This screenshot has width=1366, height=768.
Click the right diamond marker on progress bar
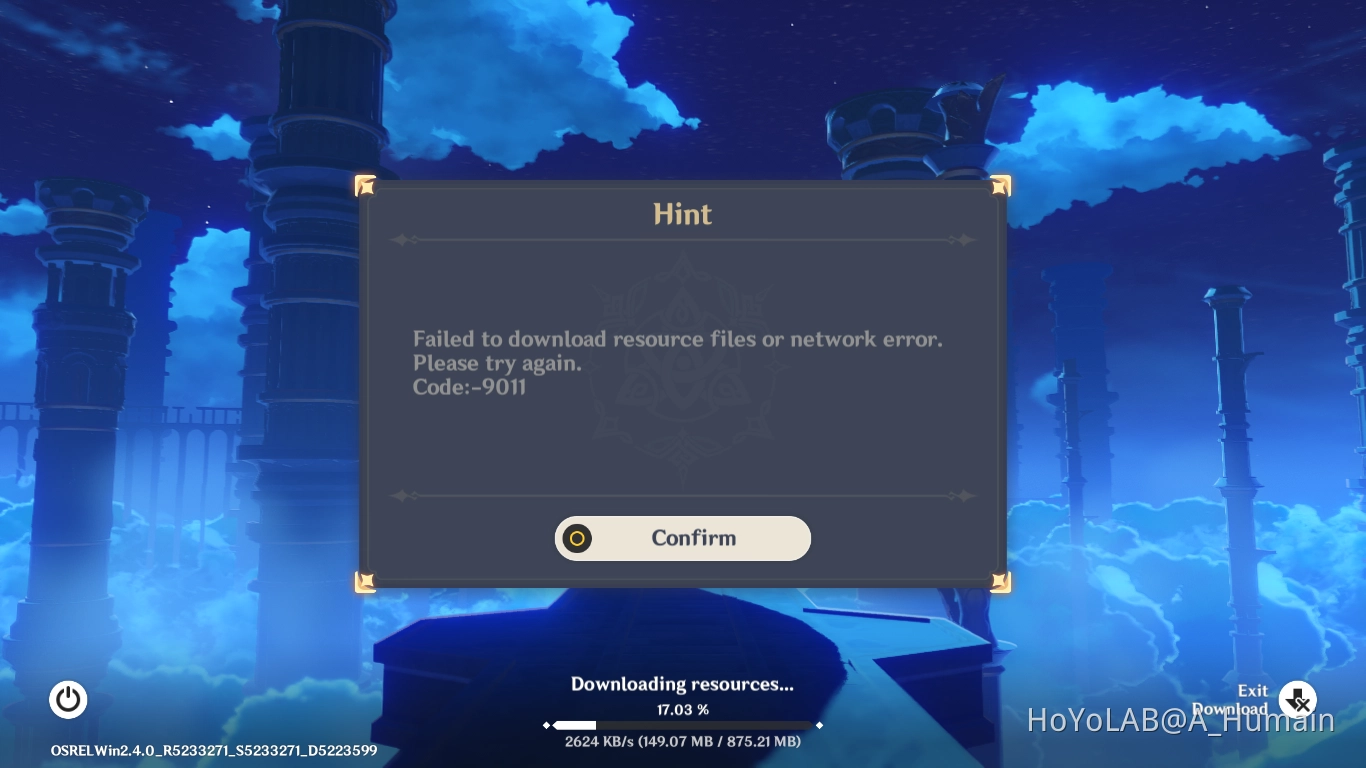click(819, 725)
